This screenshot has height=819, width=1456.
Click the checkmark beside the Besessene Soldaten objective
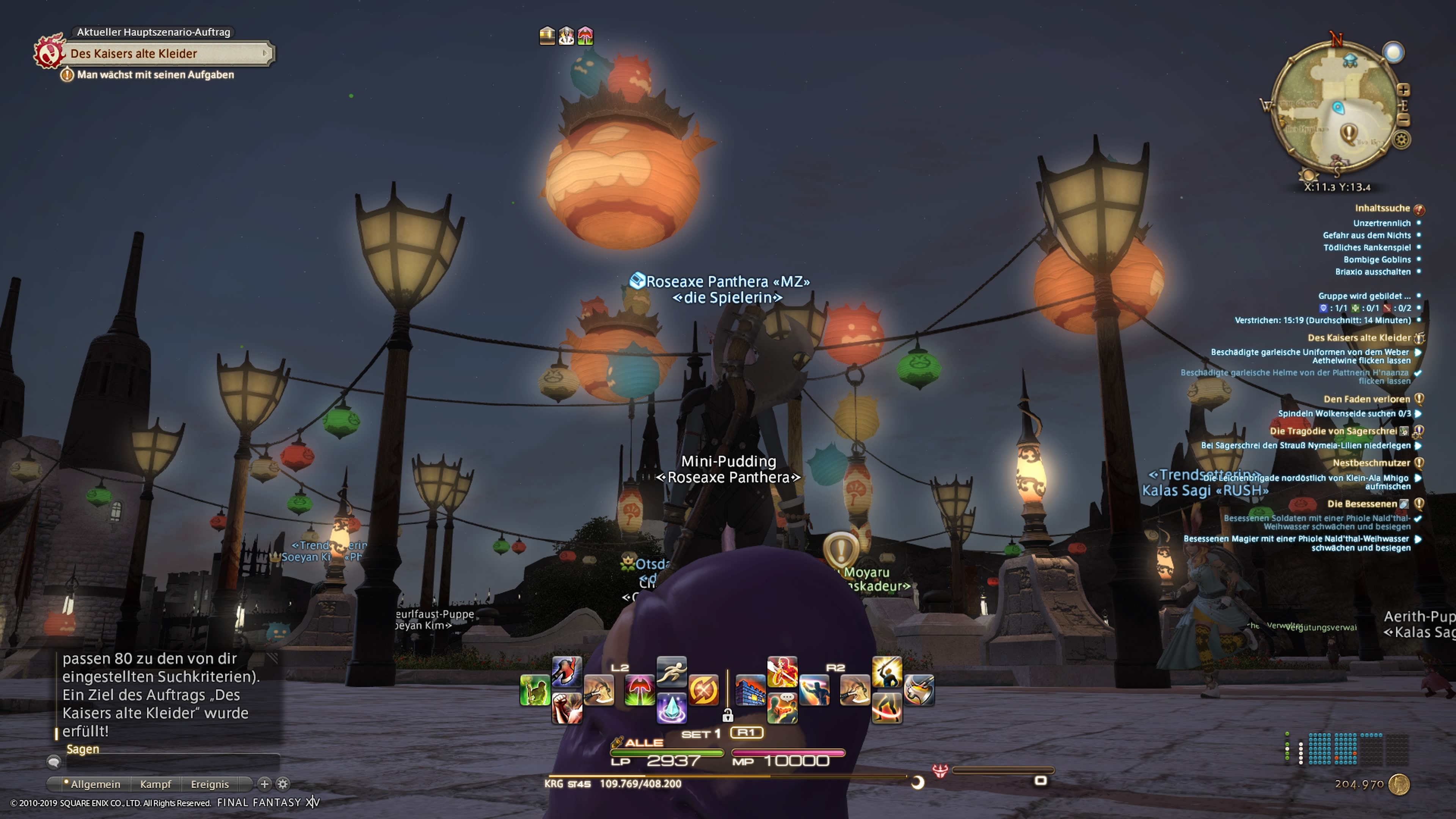[1418, 519]
